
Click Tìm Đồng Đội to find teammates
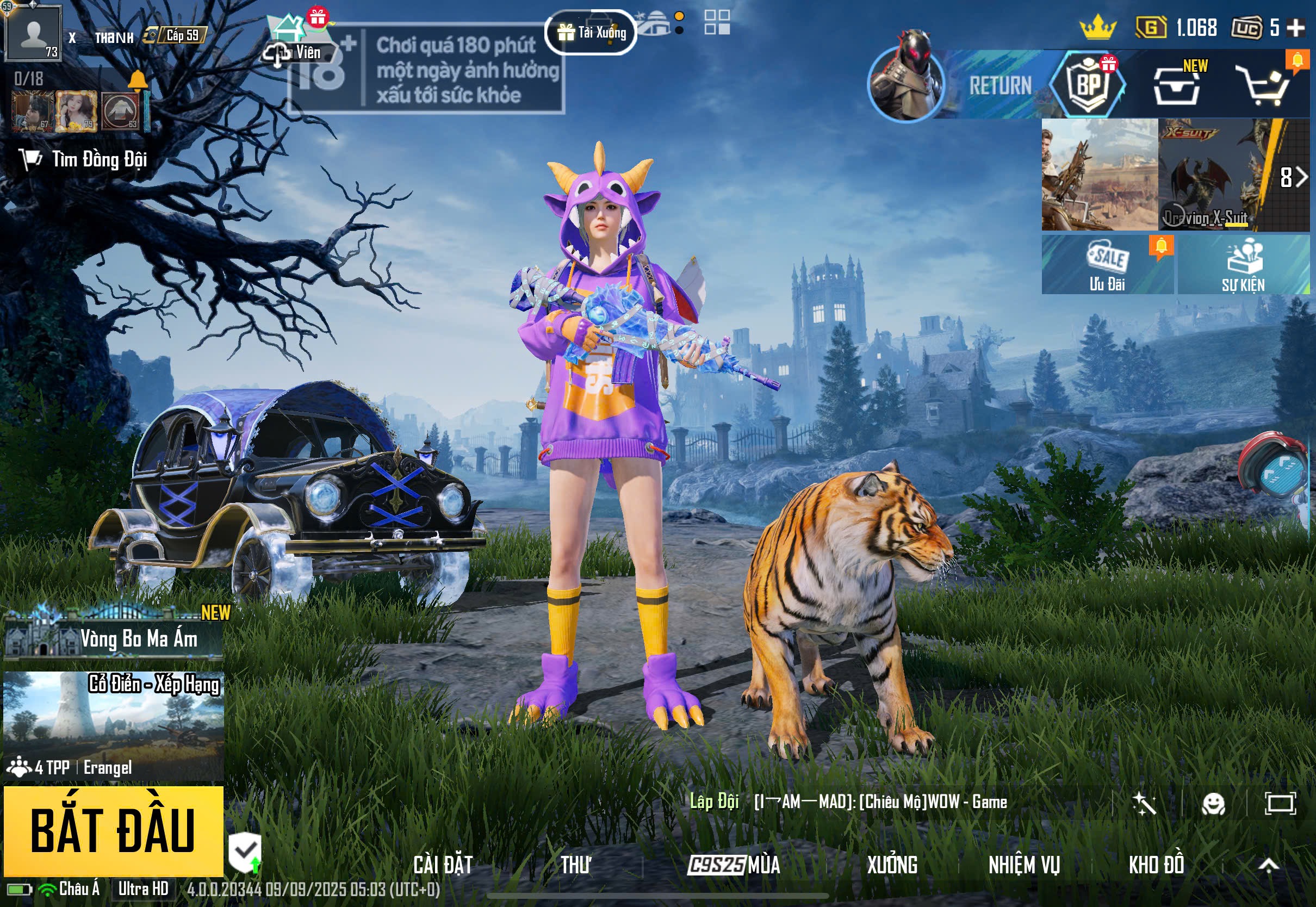85,160
